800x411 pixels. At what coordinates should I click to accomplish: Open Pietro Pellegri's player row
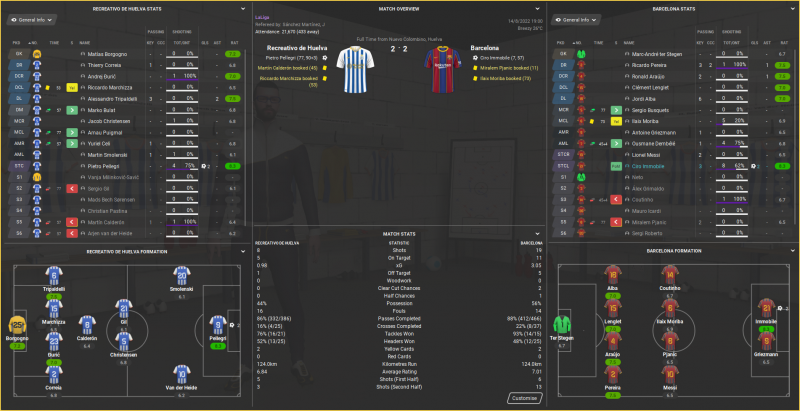[x=100, y=166]
